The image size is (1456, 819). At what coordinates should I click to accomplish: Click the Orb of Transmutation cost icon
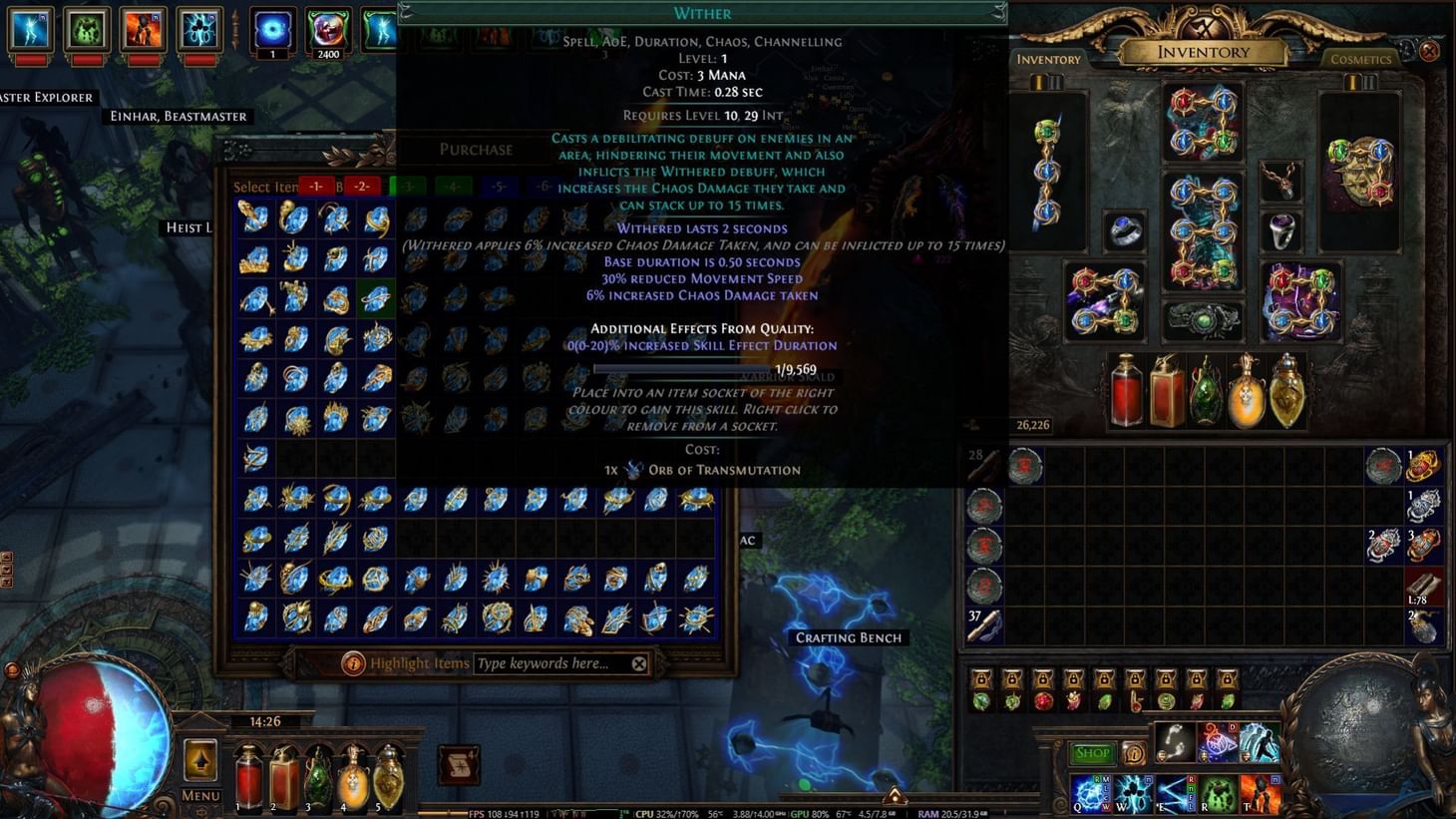tap(632, 469)
